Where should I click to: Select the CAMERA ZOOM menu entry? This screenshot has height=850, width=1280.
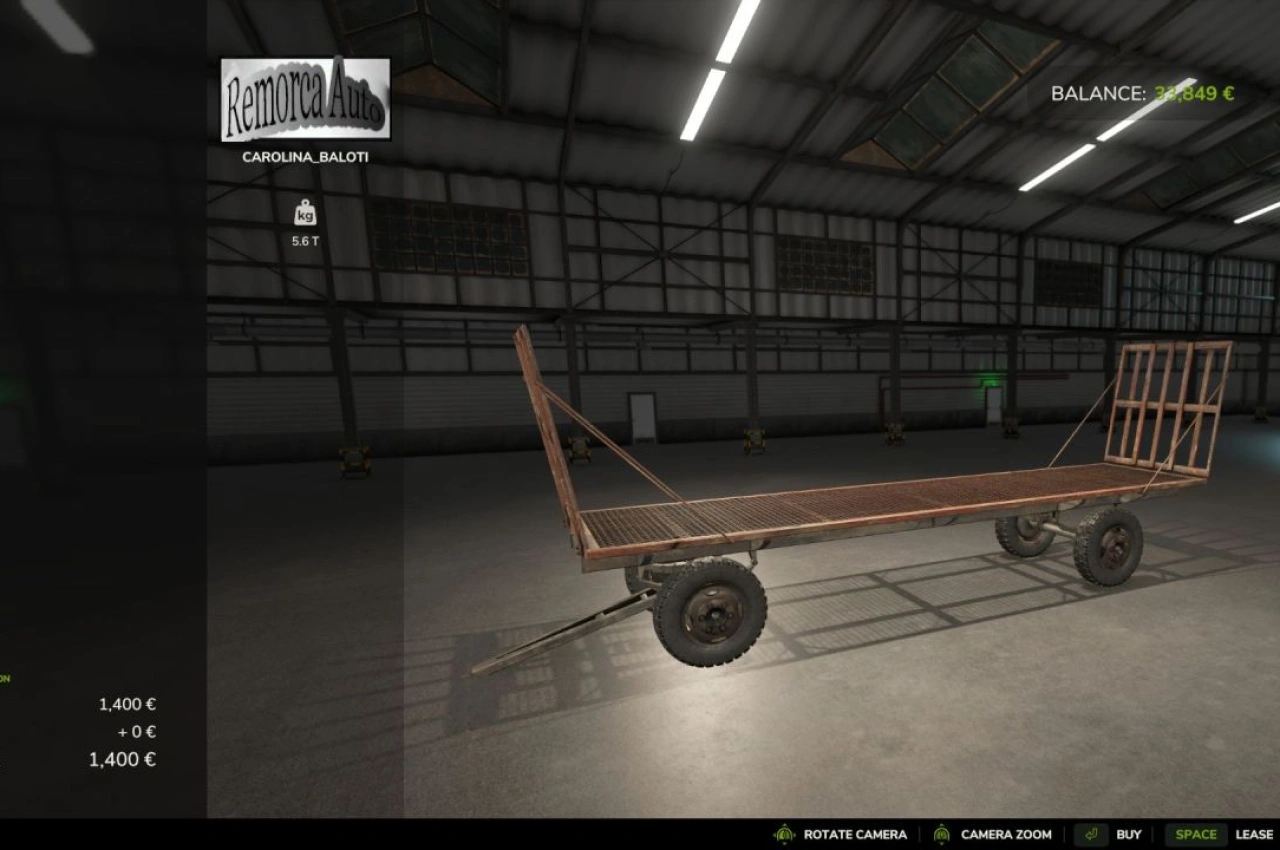coord(1005,834)
